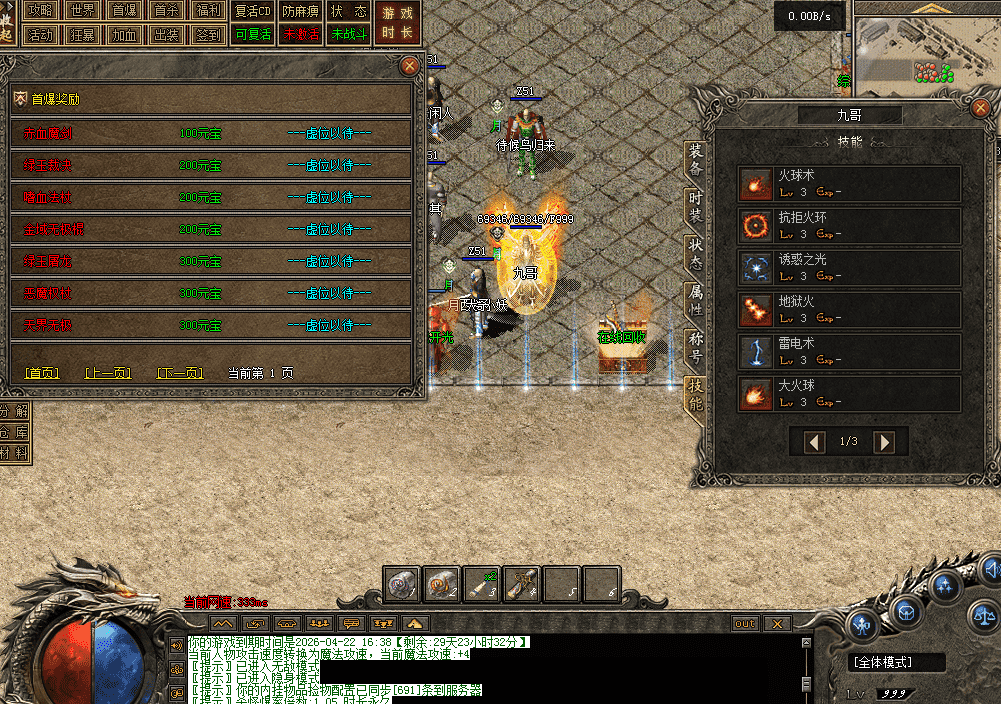
Task: Open the 仓库 warehouse side button
Action: coord(15,432)
